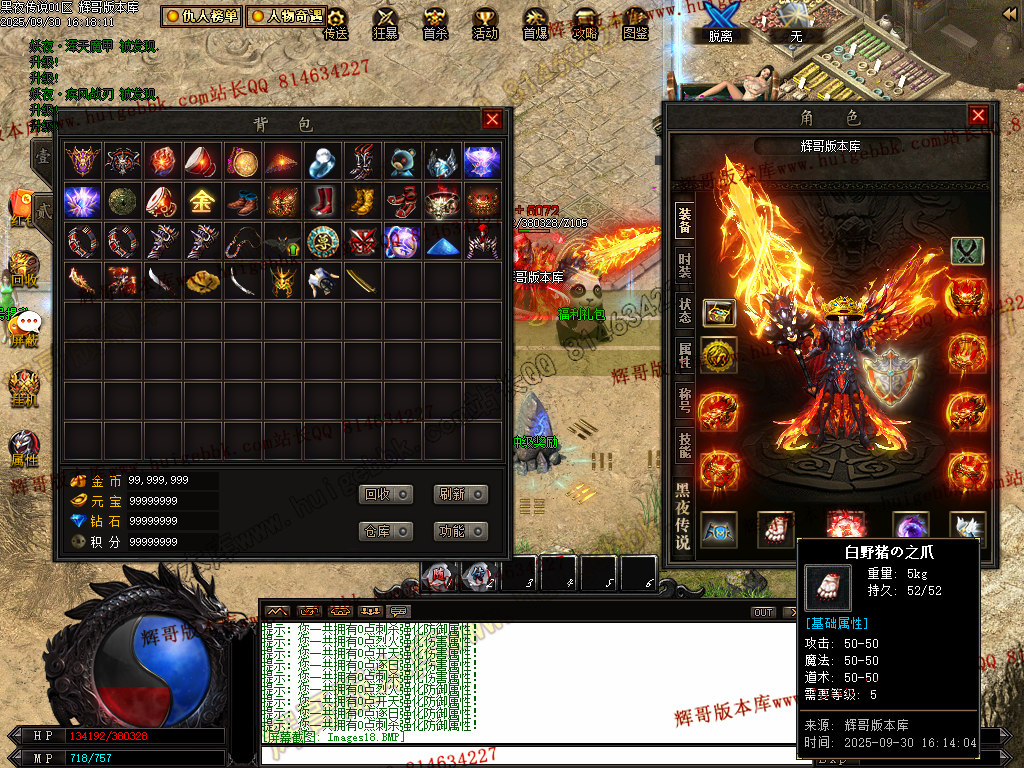Open the 仓库 warehouse
The image size is (1024, 768).
pos(386,531)
